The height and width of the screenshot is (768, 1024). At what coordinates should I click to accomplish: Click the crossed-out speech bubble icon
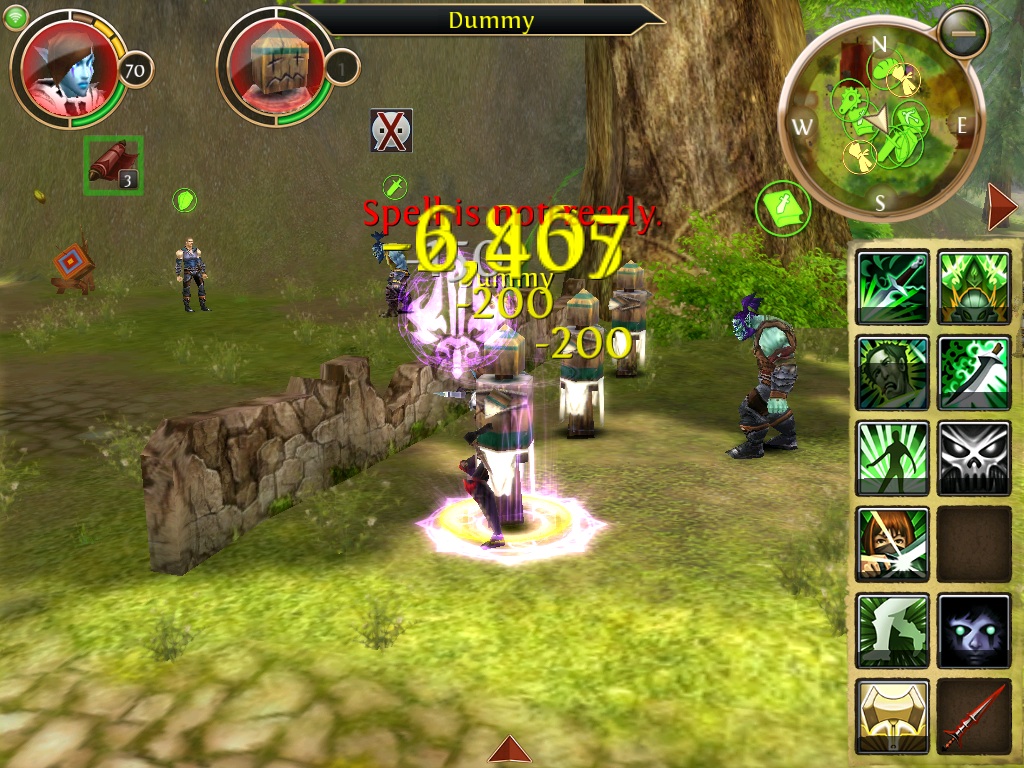click(391, 131)
